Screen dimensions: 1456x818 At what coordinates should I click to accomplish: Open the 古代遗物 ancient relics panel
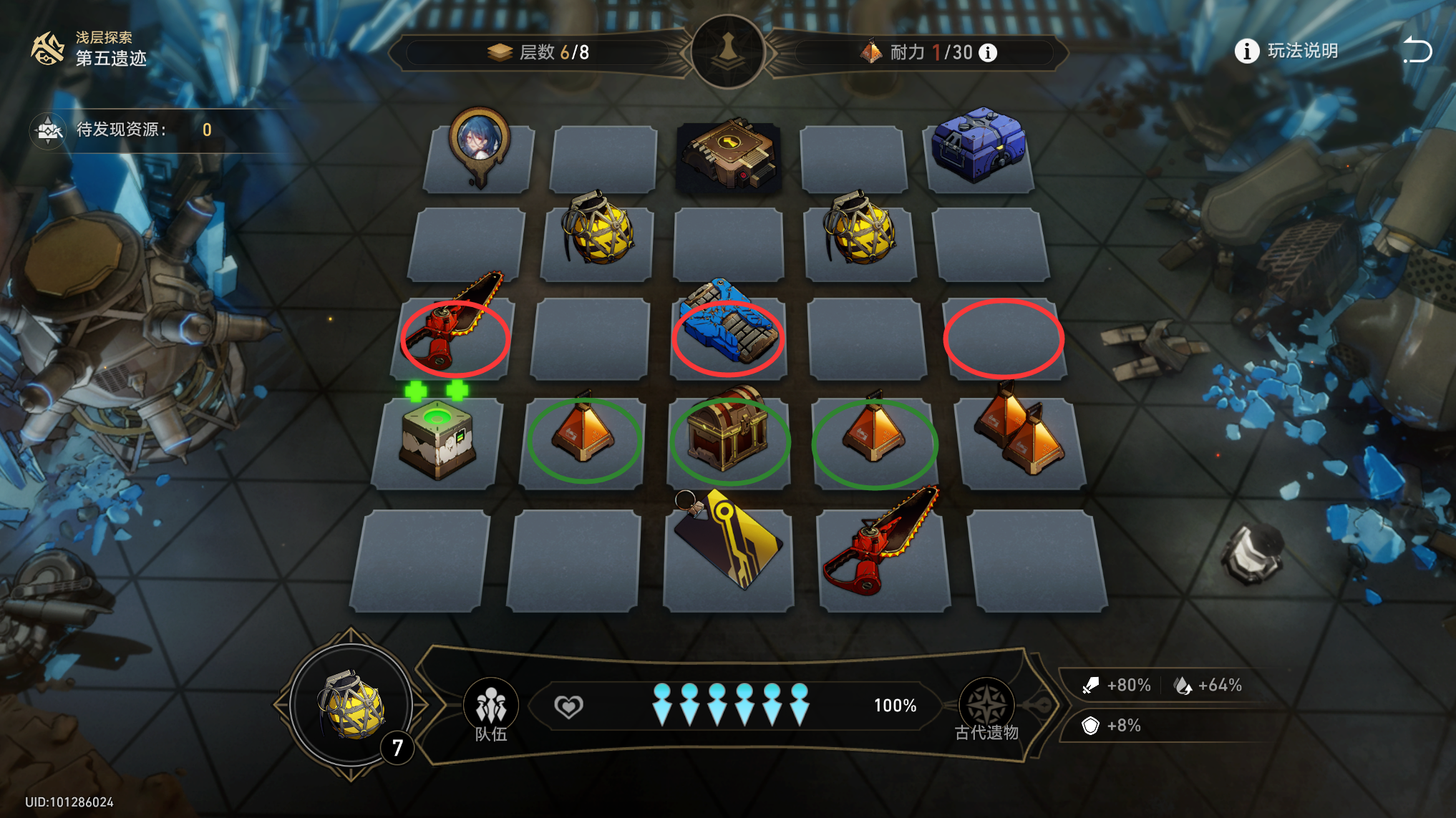coord(986,709)
